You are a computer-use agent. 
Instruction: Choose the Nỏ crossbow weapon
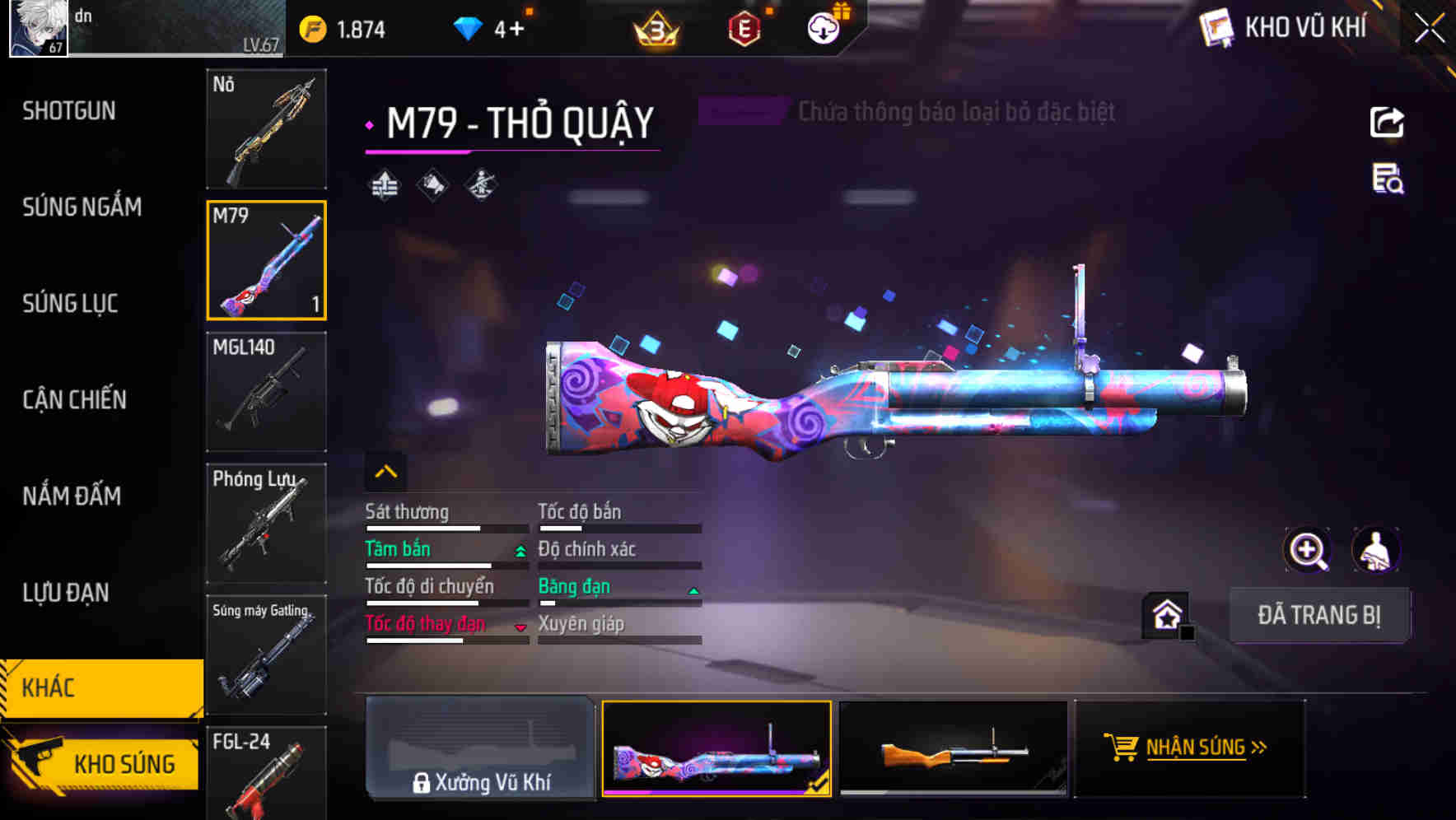click(266, 129)
